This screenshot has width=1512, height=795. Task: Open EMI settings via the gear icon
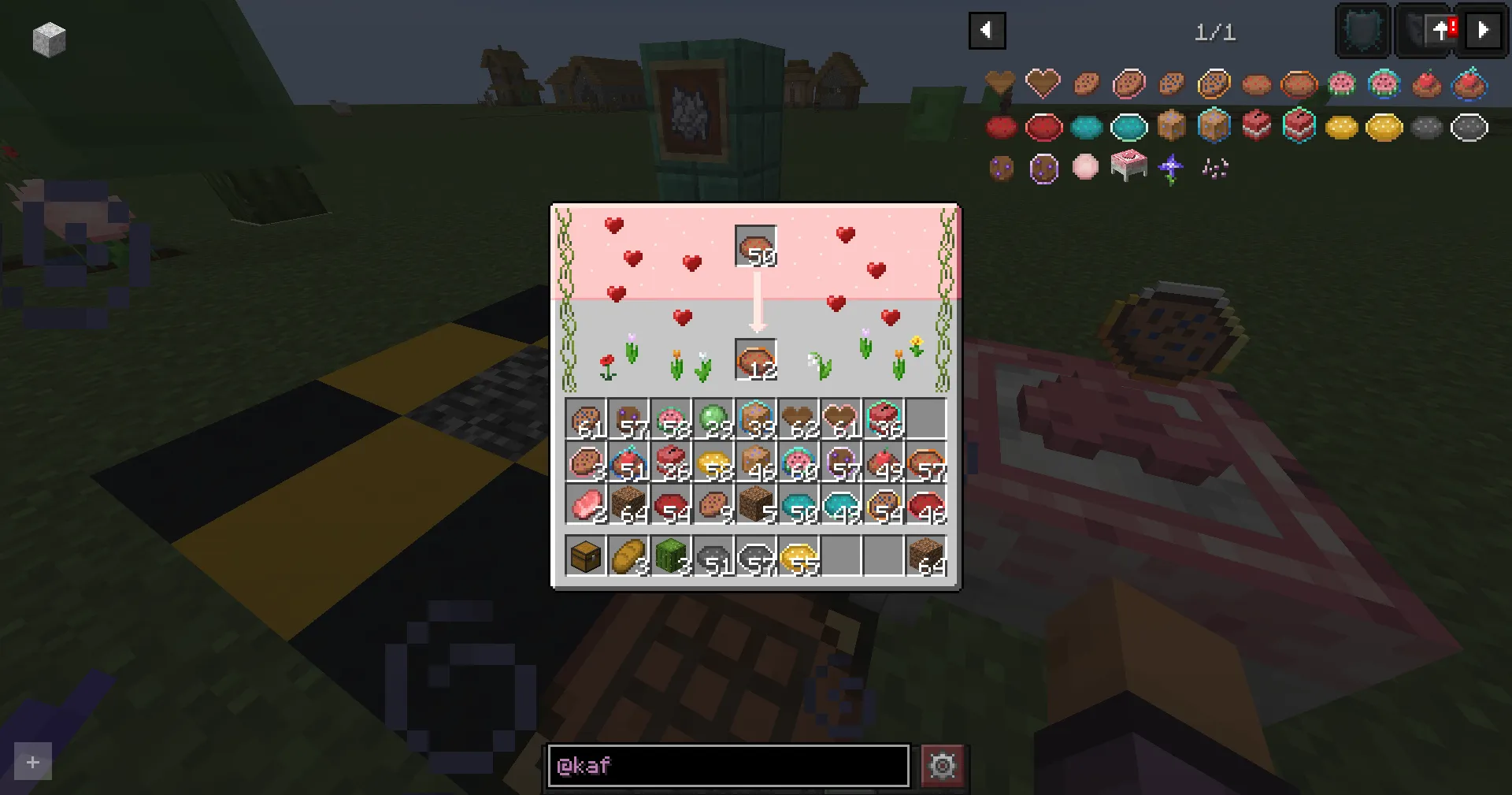pyautogui.click(x=942, y=765)
